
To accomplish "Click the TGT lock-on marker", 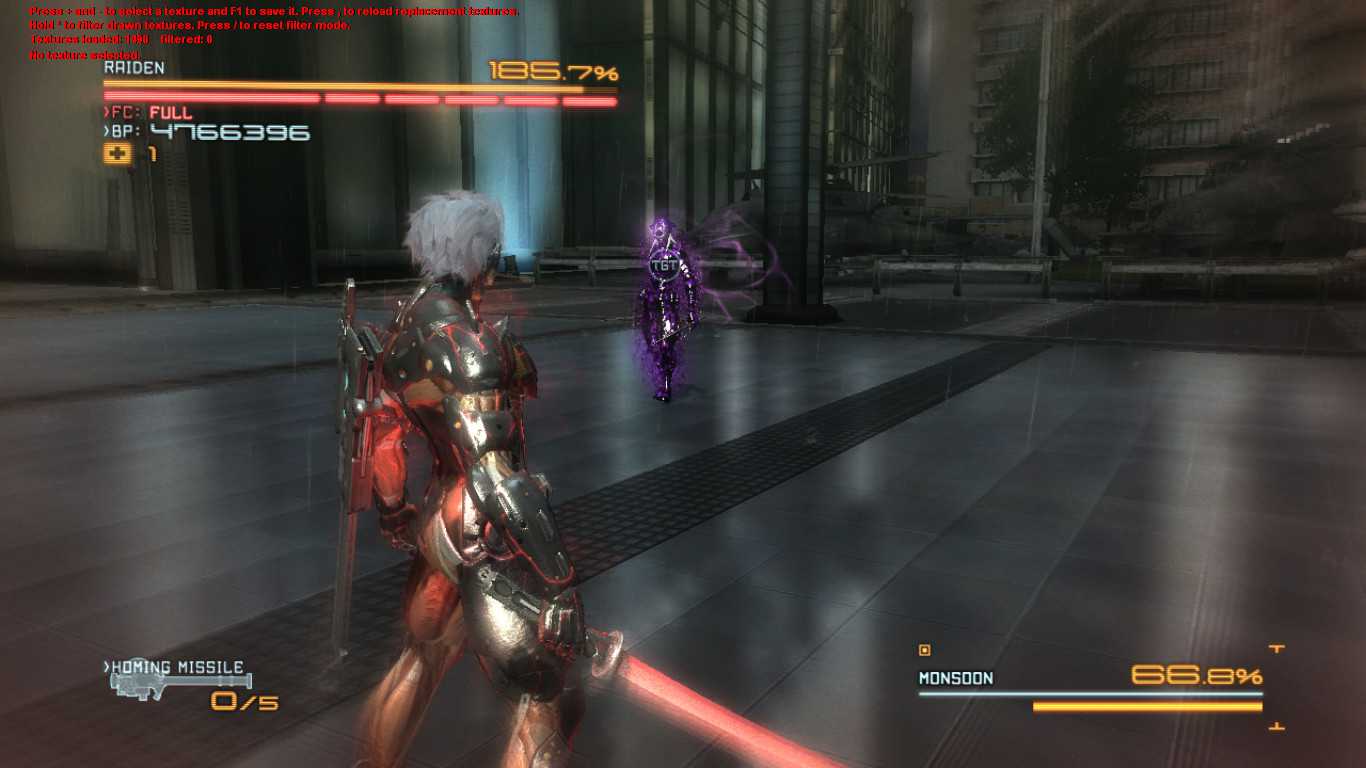I will [663, 266].
